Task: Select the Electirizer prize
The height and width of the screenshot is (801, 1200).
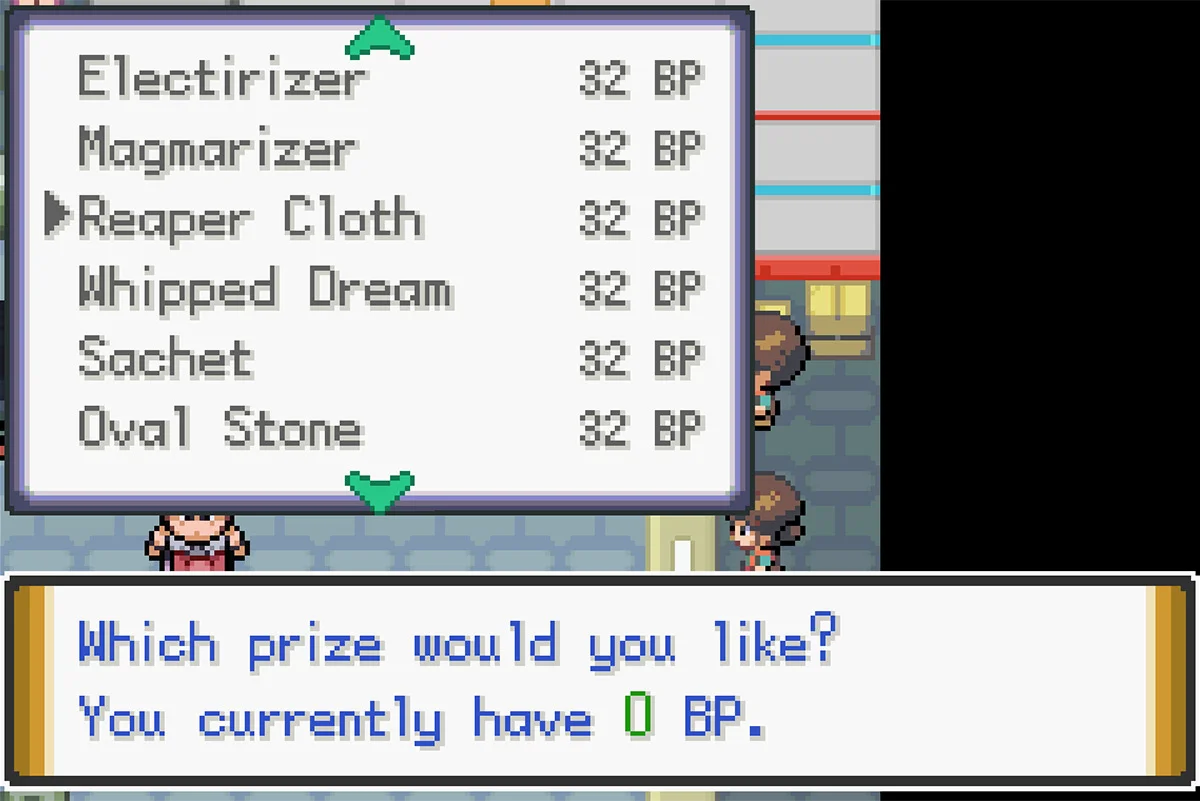Action: (222, 79)
